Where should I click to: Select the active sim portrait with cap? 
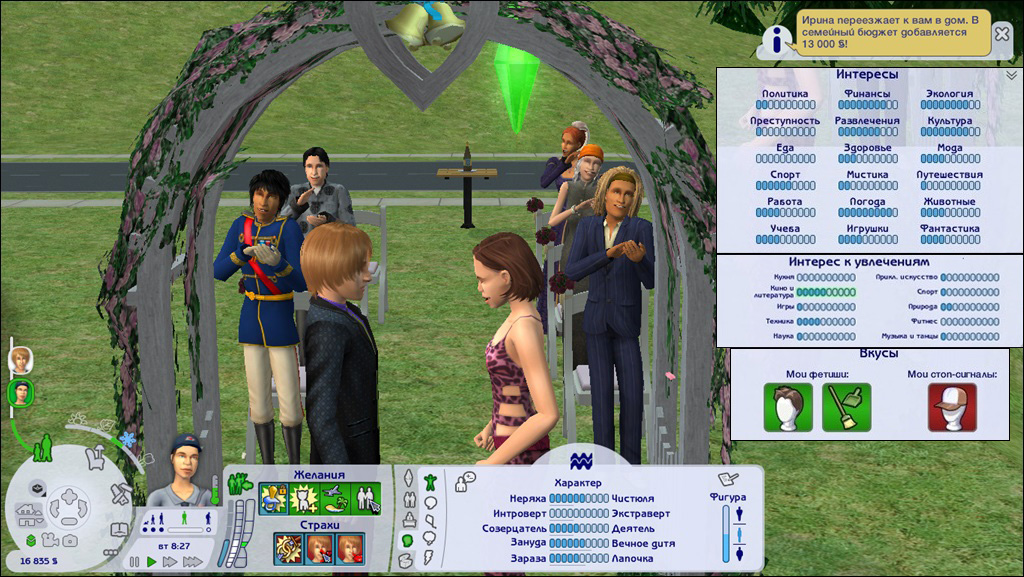click(19, 393)
